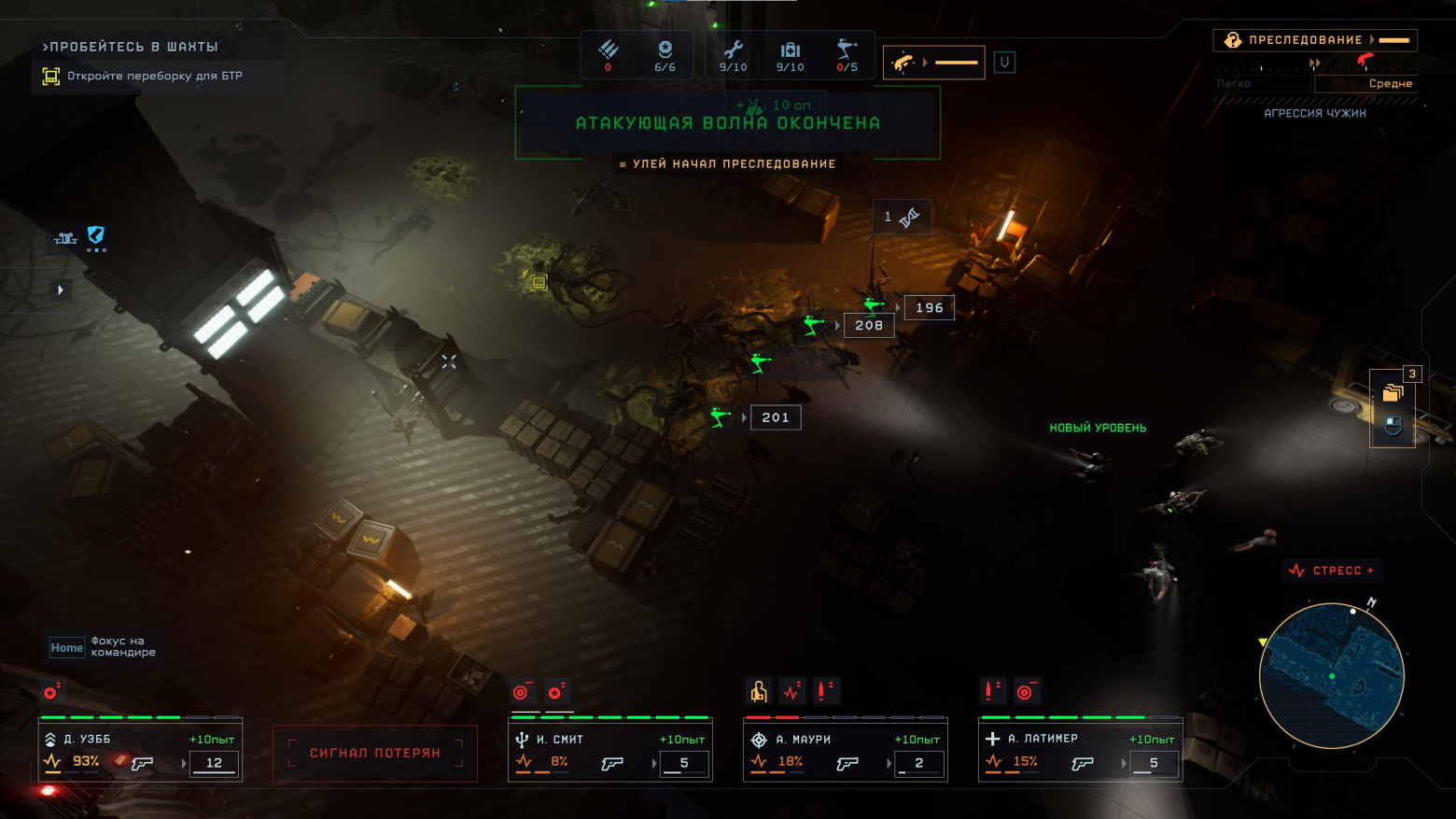Click the mouse control hint icon
The width and height of the screenshot is (1456, 819).
click(1393, 426)
